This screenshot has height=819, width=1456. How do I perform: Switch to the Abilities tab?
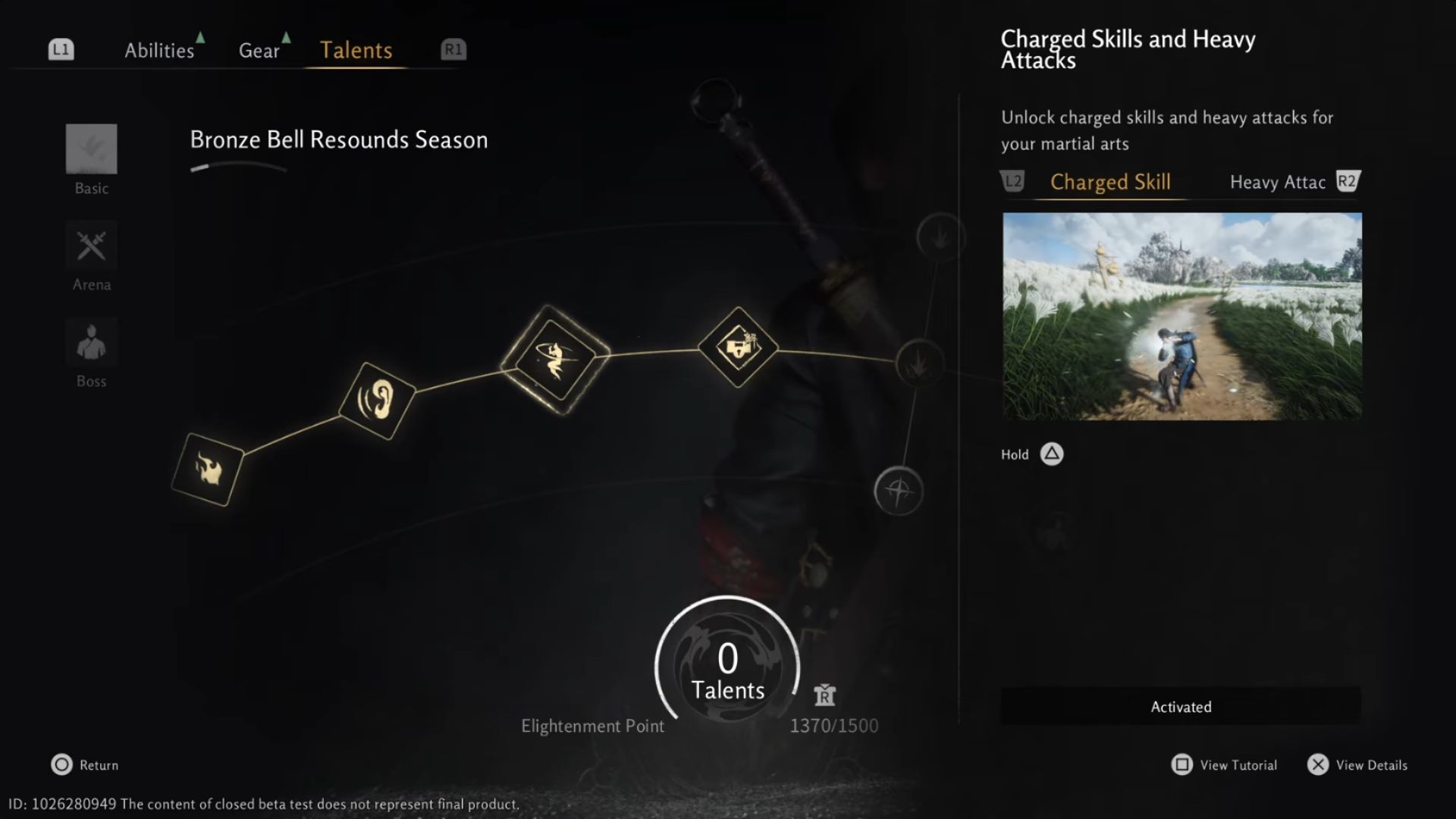(x=159, y=50)
